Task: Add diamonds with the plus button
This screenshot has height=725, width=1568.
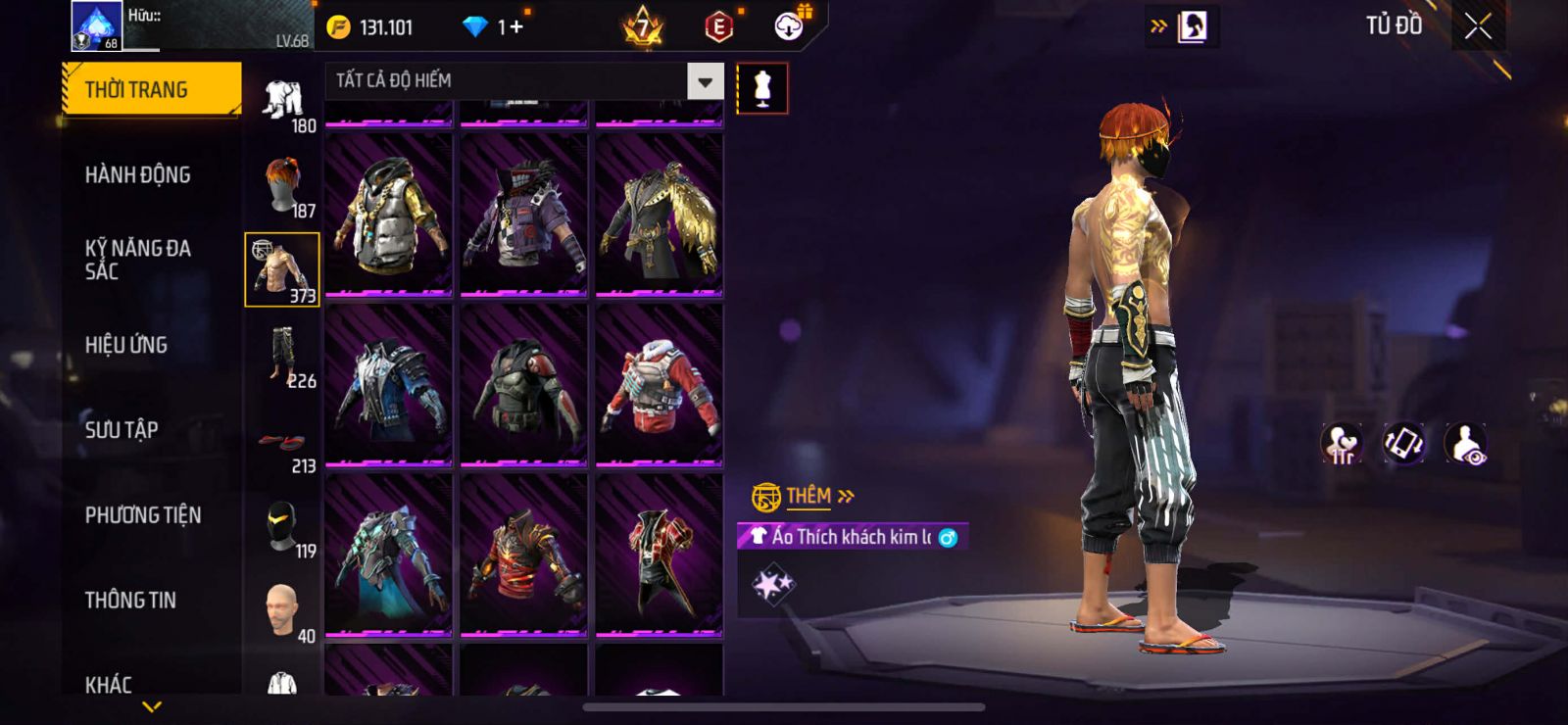Action: (x=515, y=27)
